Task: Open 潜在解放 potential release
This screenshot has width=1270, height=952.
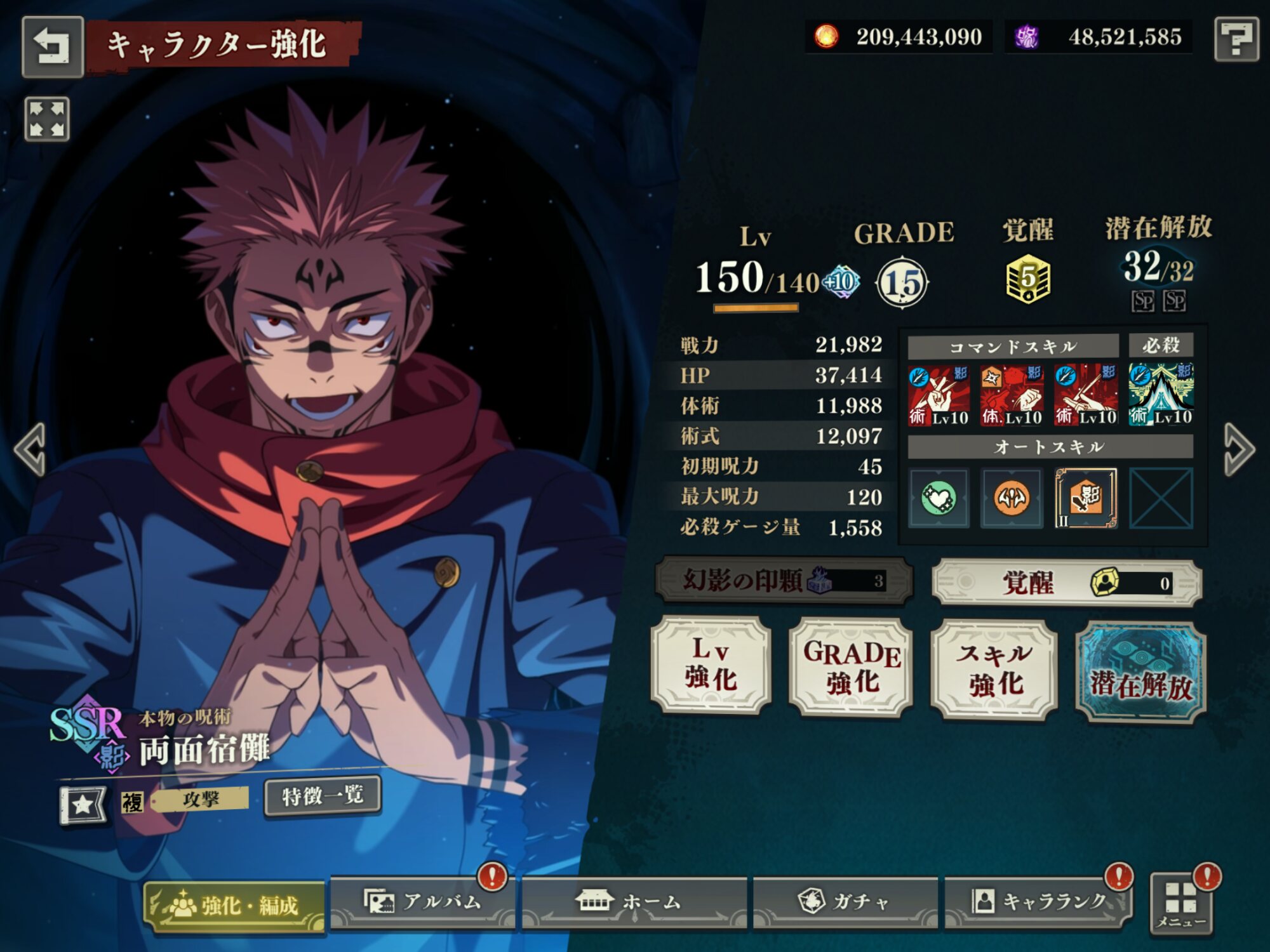Action: pos(1140,673)
